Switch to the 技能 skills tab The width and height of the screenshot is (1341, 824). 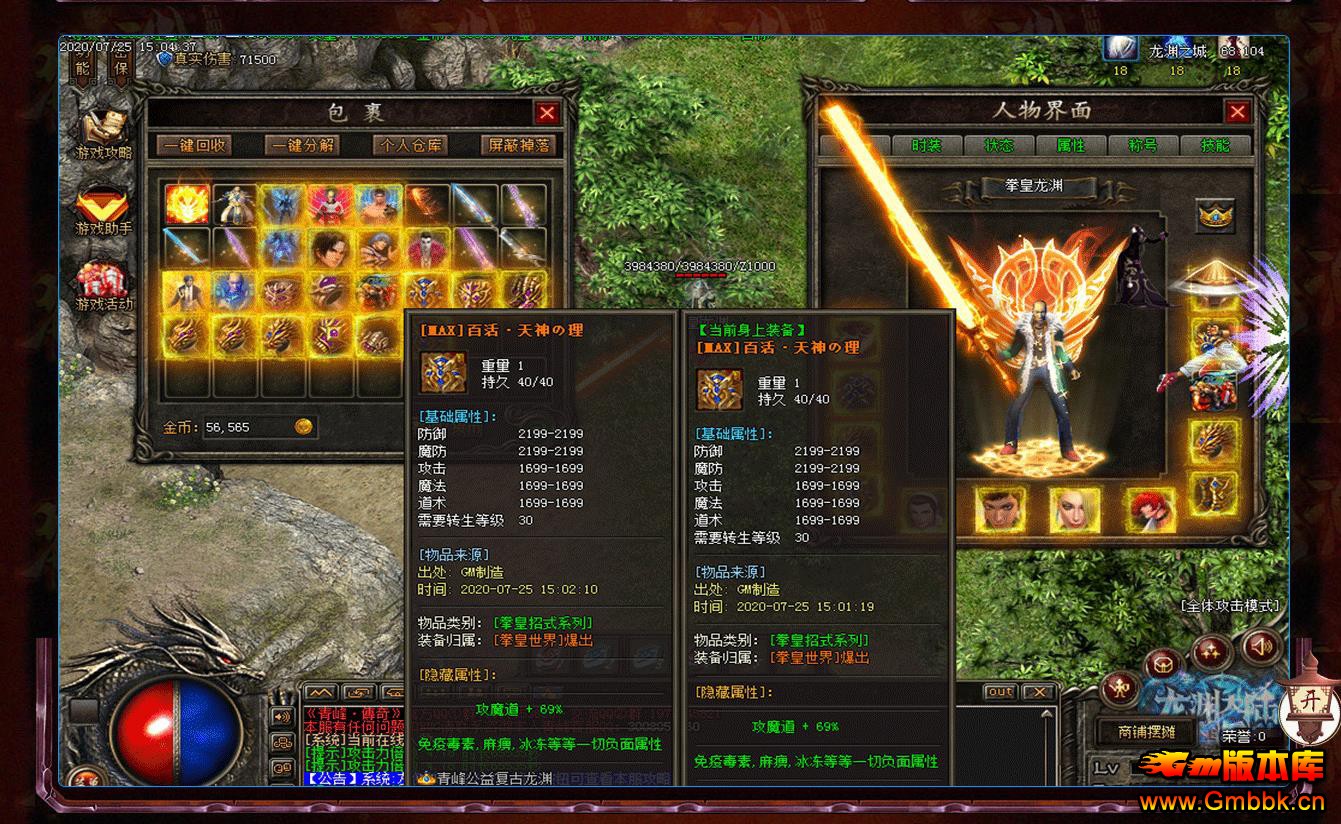coord(1215,145)
